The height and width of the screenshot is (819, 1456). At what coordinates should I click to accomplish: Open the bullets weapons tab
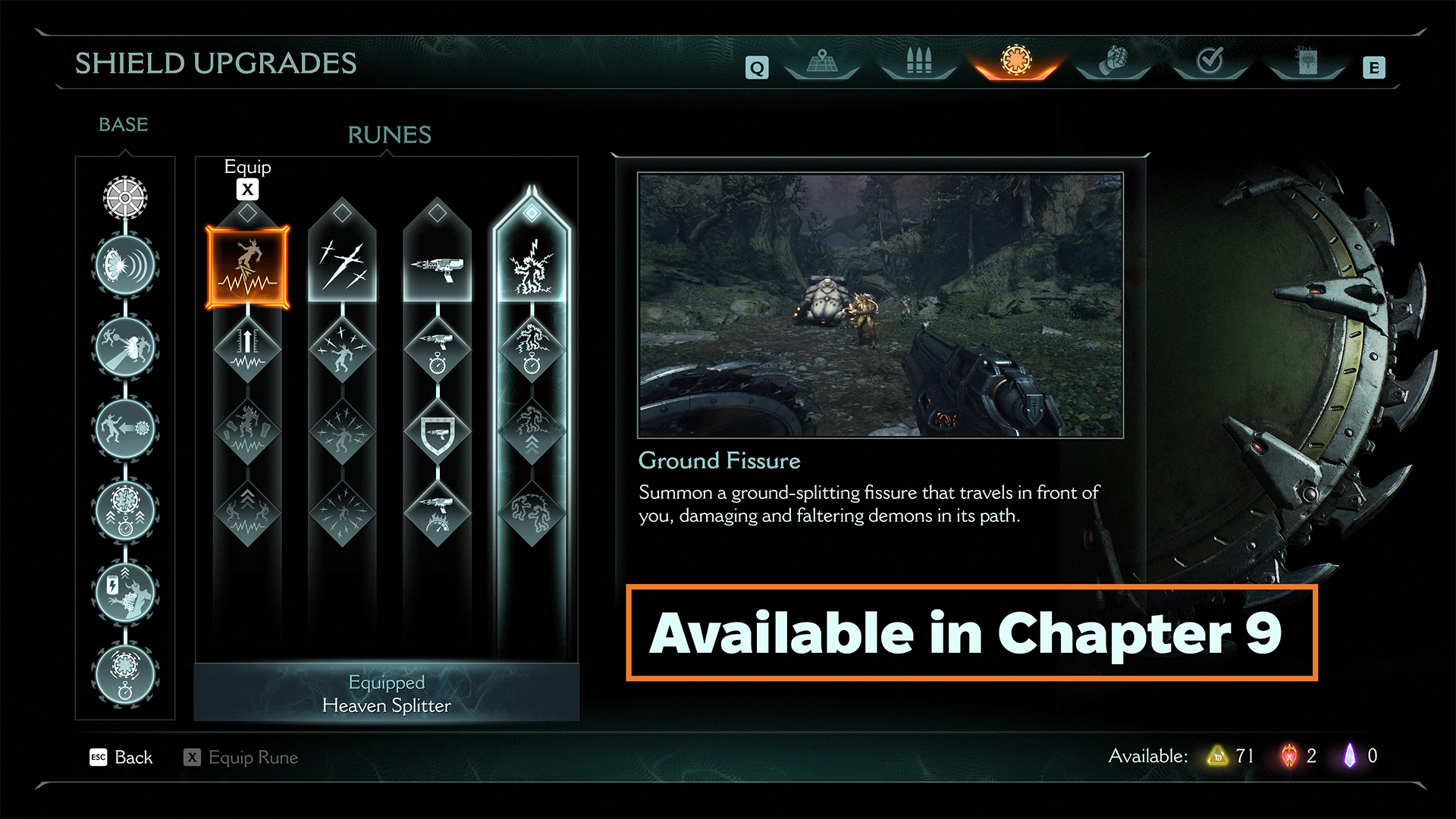coord(918,62)
